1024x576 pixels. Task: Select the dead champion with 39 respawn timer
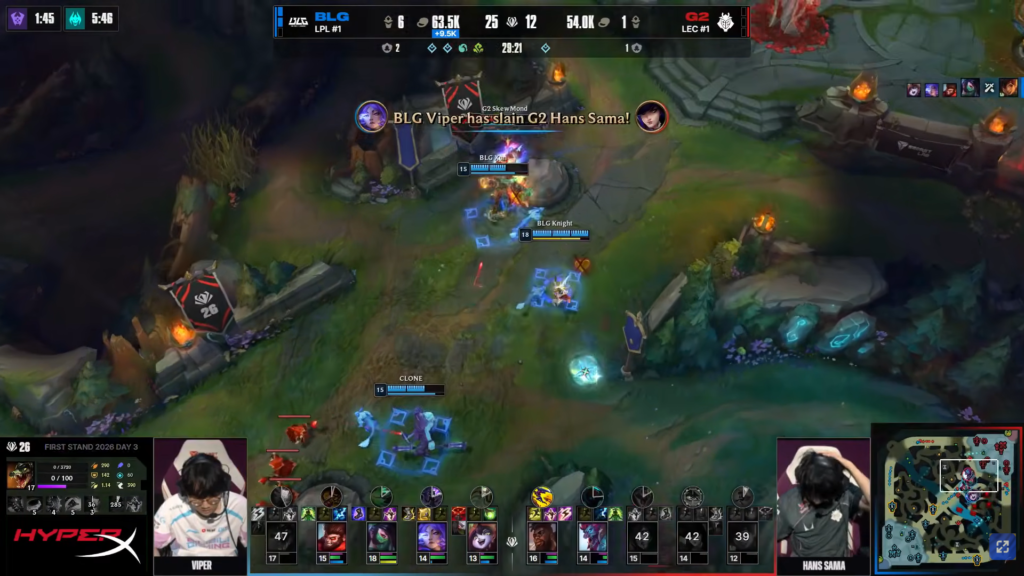click(x=742, y=537)
